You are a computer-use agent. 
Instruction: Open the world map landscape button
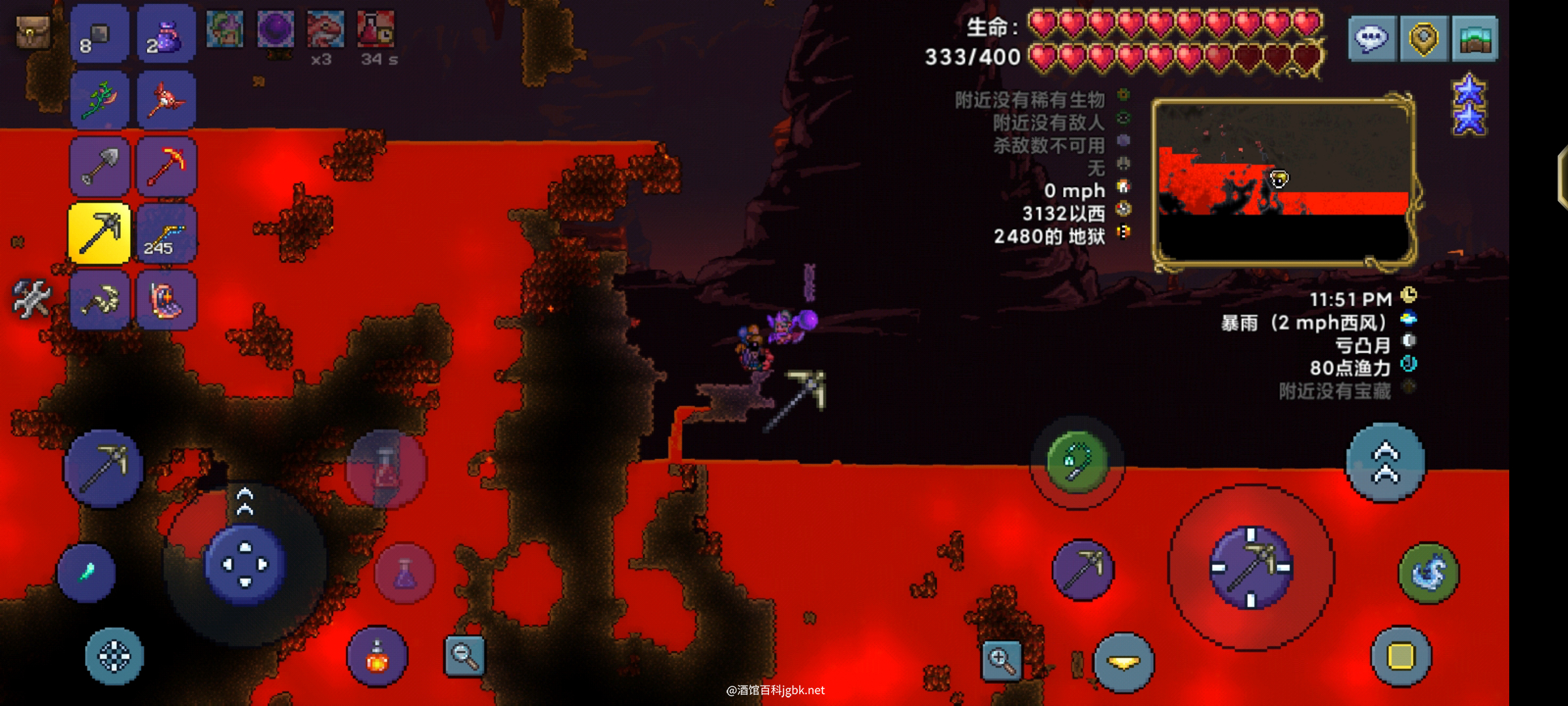click(x=1475, y=38)
